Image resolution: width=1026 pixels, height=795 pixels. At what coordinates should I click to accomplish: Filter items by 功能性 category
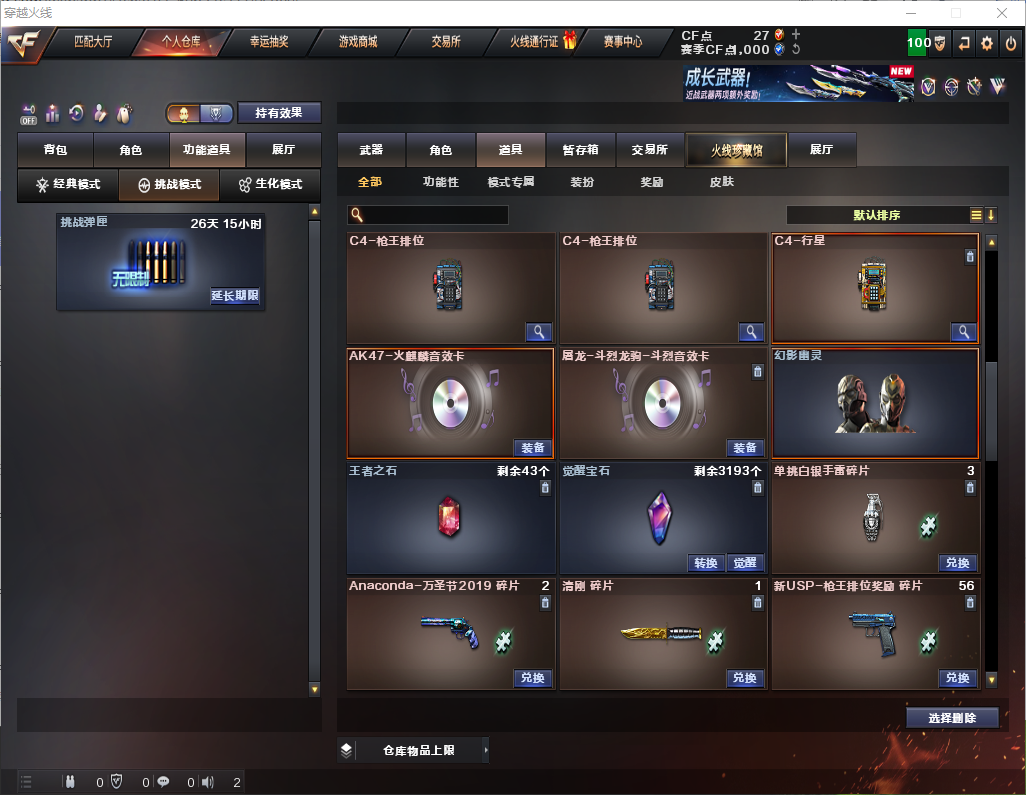[x=441, y=182]
